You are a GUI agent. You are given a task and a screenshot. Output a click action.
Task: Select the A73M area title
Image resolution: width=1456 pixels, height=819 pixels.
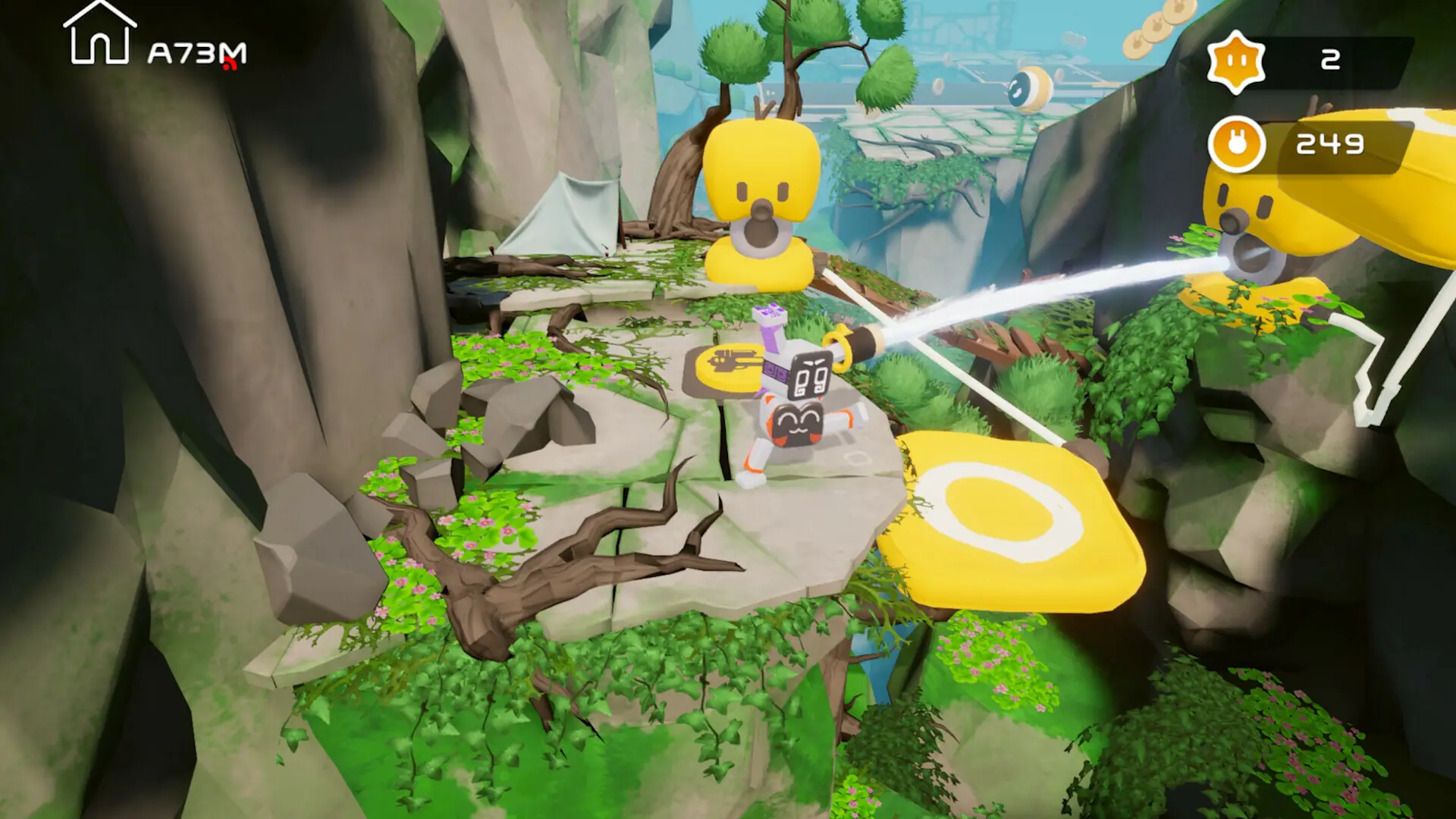196,52
